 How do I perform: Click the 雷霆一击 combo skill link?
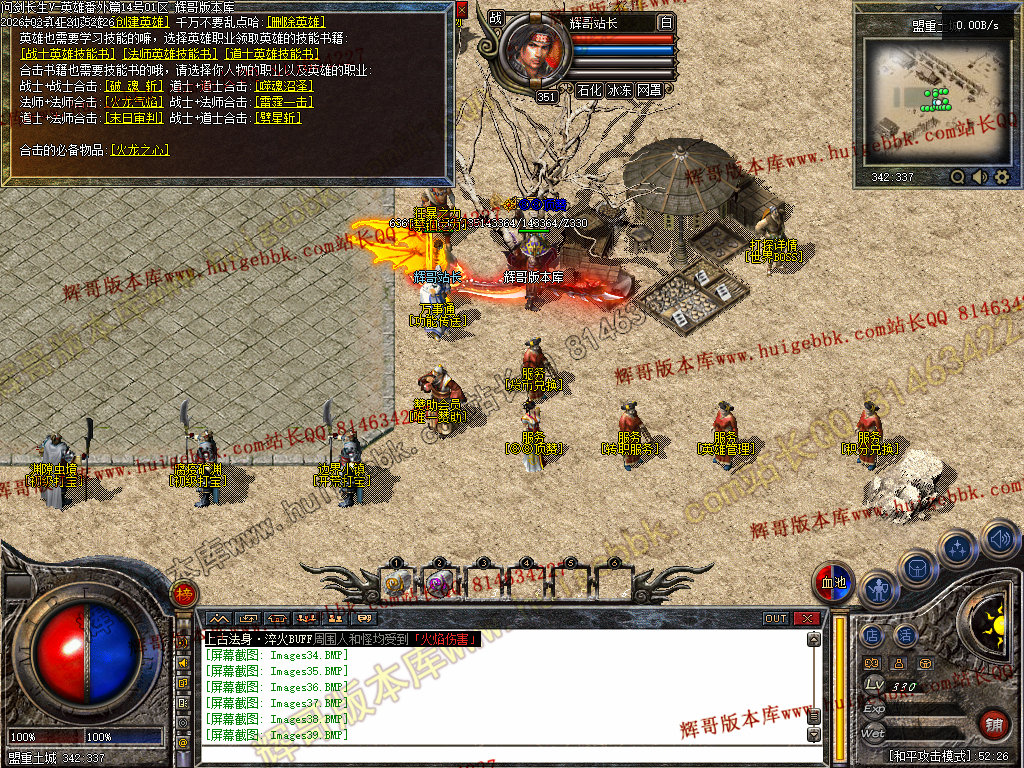[x=285, y=102]
